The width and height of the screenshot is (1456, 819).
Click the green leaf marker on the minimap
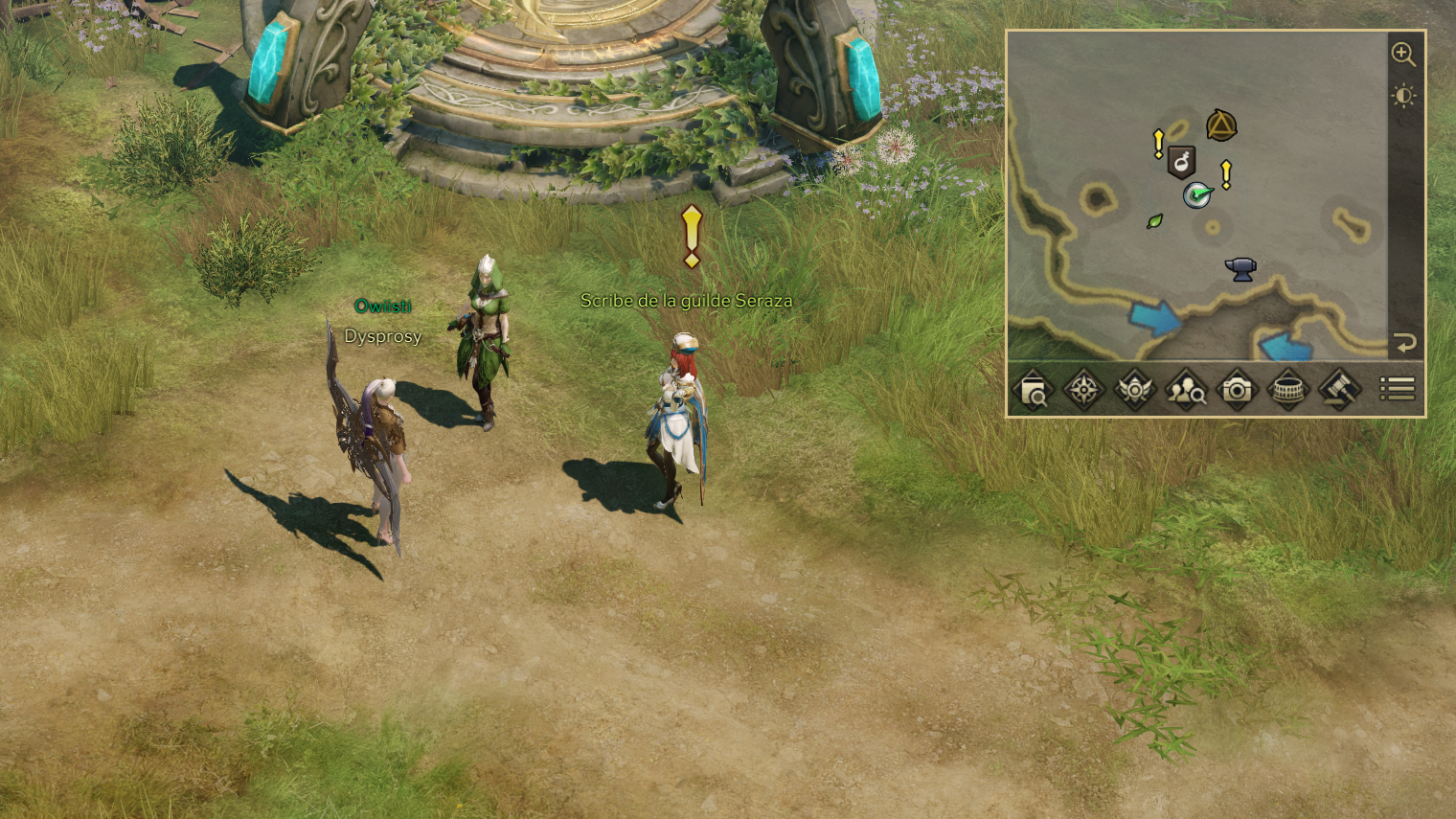pos(1155,221)
